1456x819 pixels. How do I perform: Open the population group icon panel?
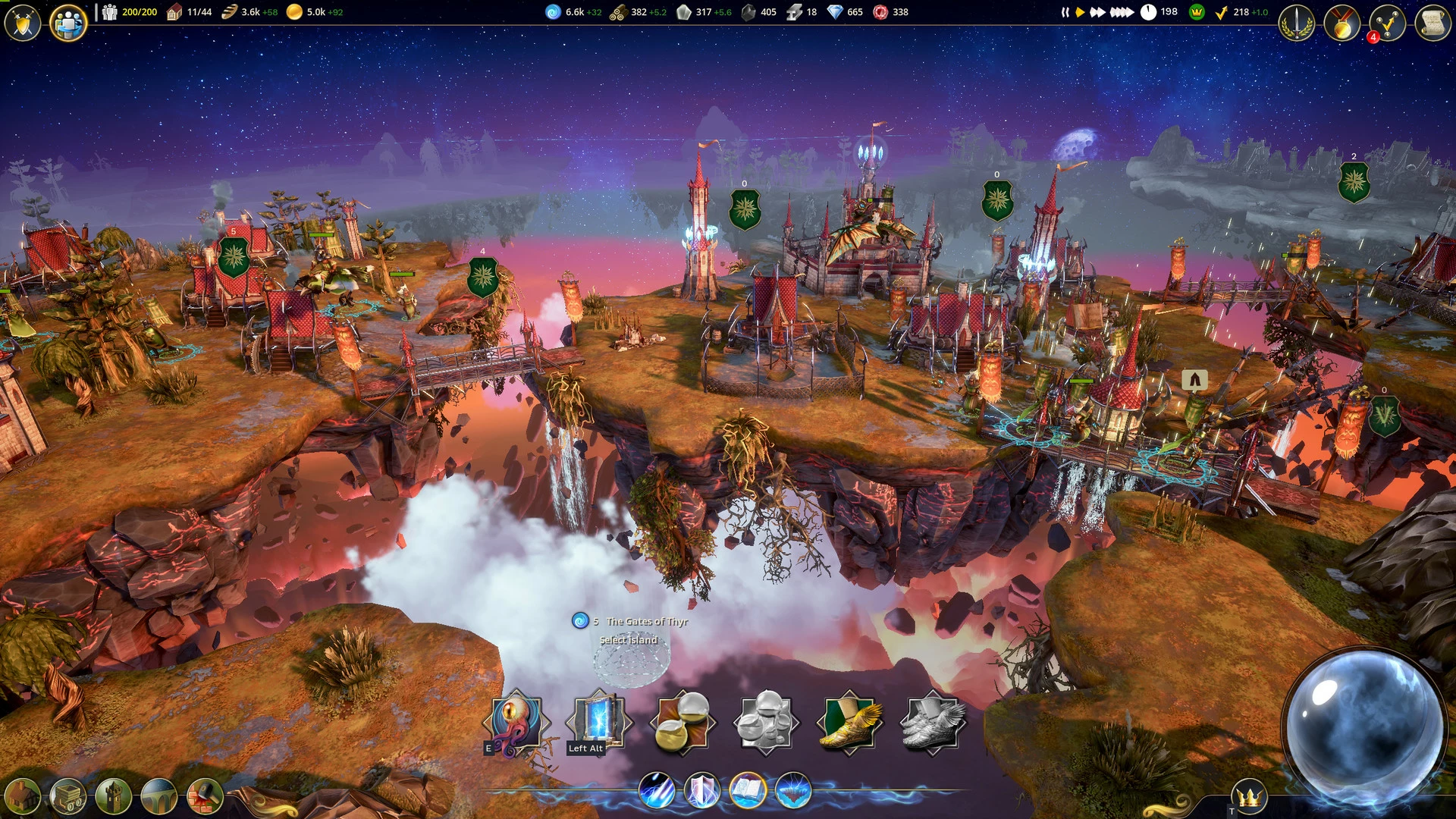pos(68,23)
